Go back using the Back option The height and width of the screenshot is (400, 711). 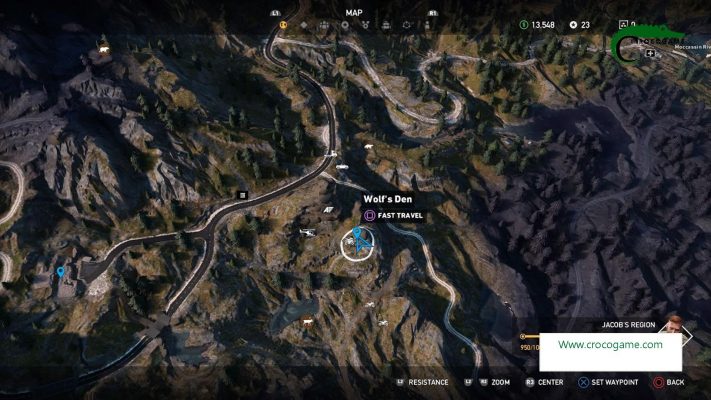[x=669, y=382]
